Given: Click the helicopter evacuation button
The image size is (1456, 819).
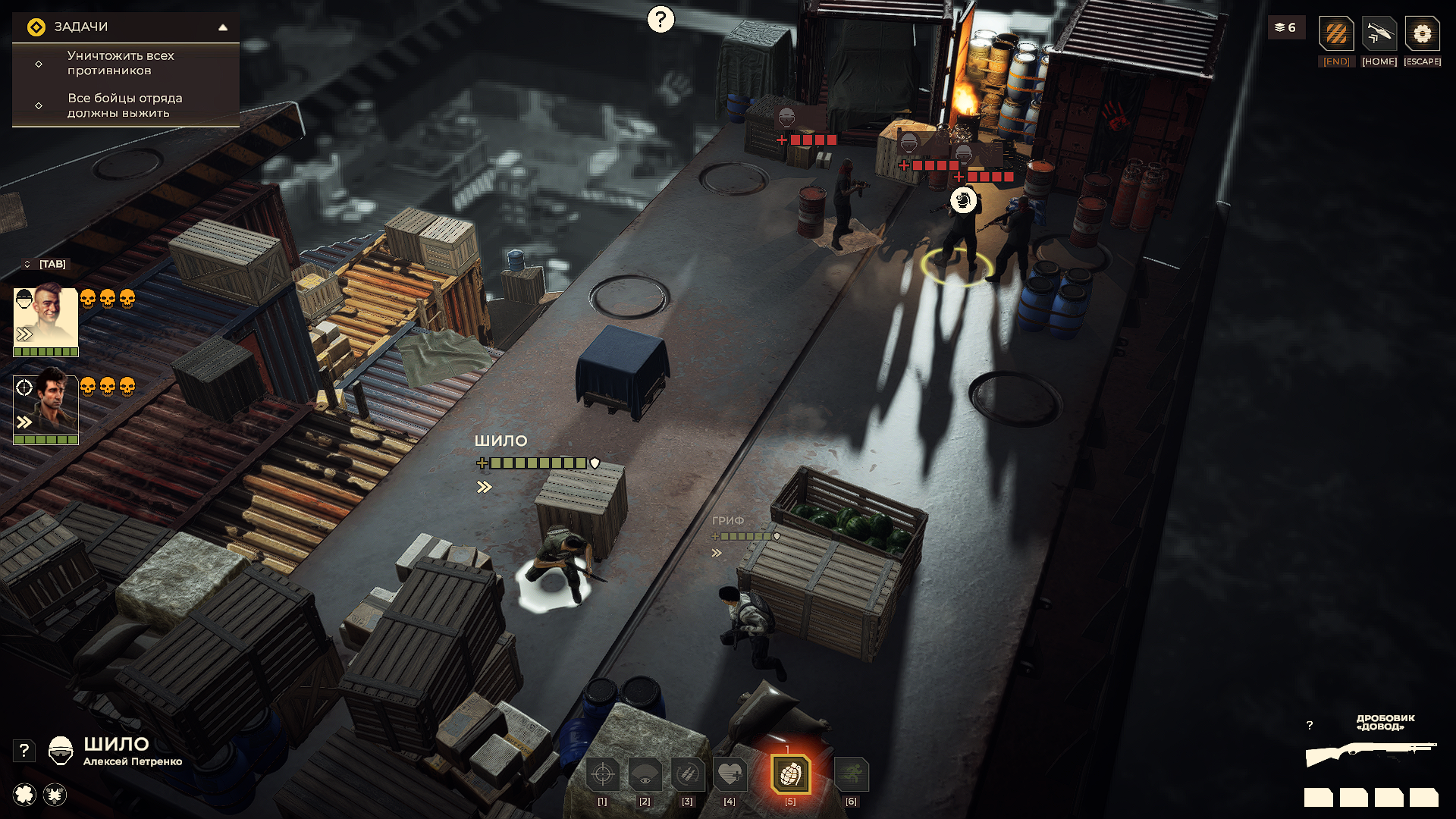Looking at the screenshot, I should (1379, 35).
